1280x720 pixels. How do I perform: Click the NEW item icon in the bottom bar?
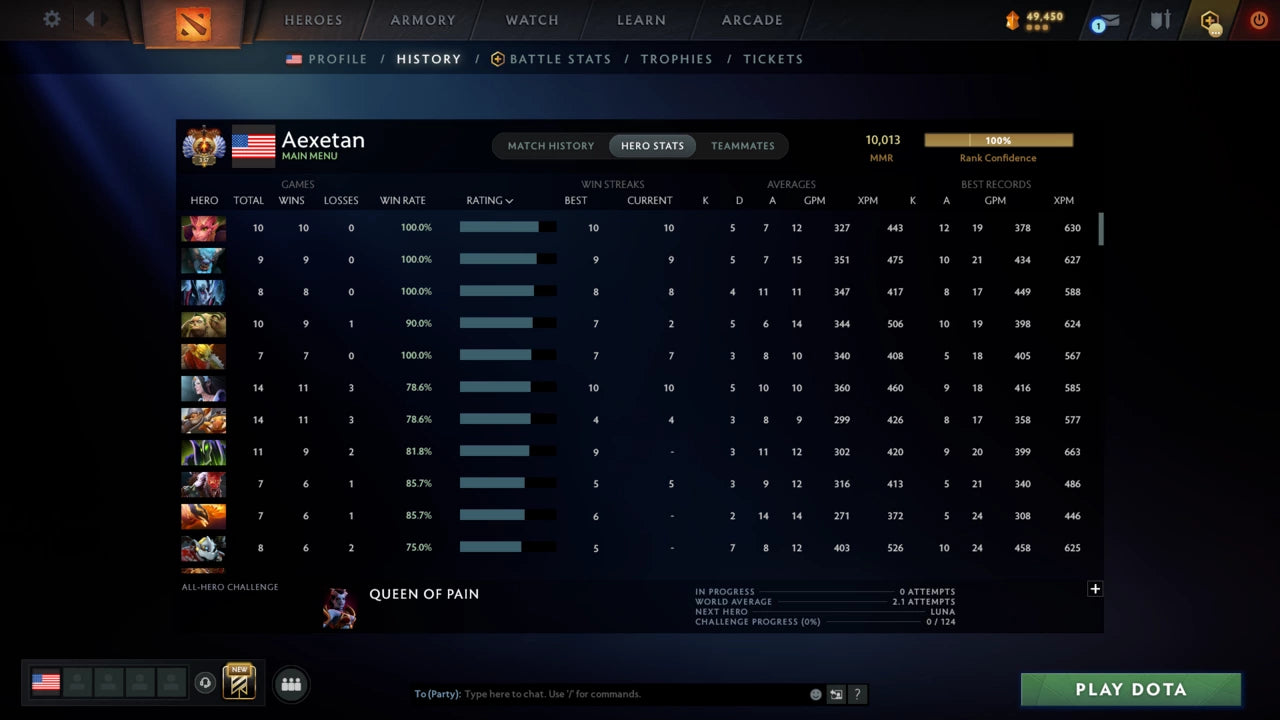[x=238, y=683]
